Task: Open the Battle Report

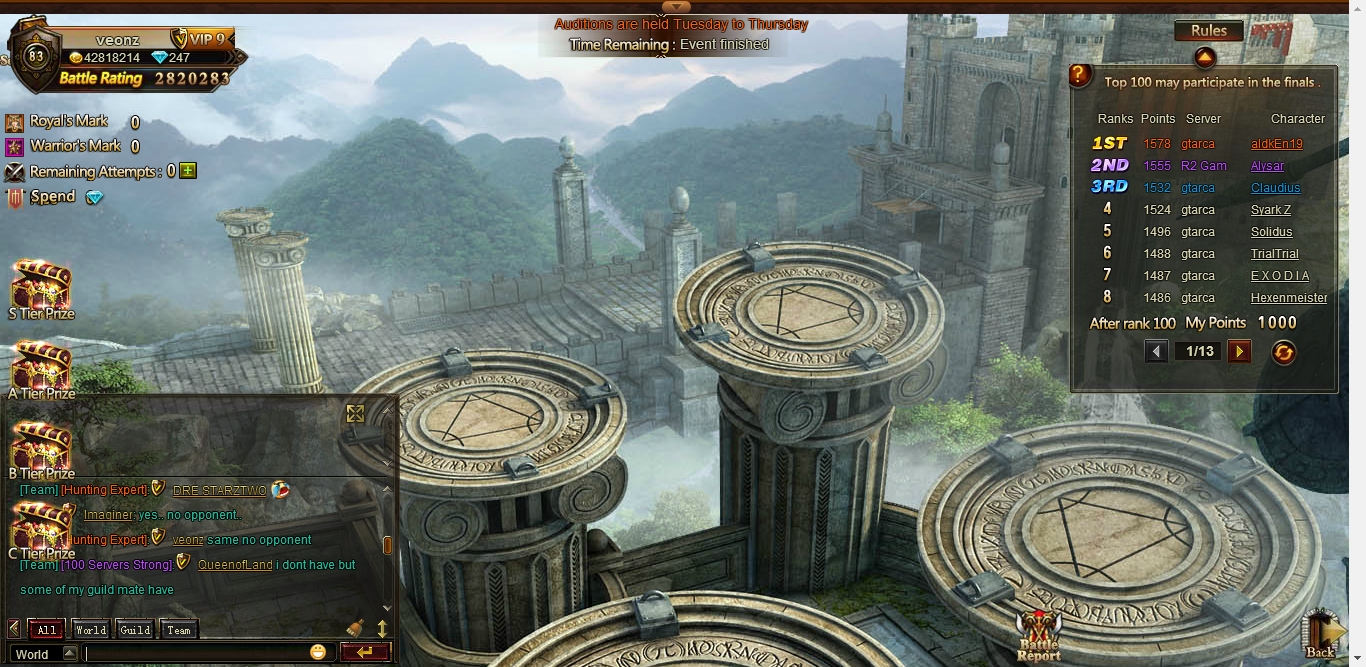Action: click(x=1038, y=634)
